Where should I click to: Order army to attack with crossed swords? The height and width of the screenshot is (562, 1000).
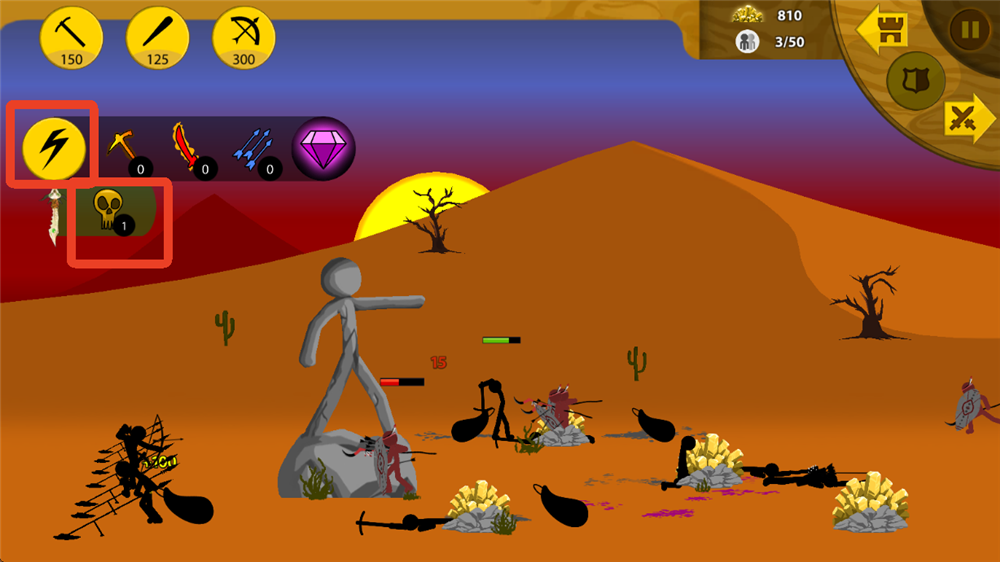pyautogui.click(x=965, y=120)
